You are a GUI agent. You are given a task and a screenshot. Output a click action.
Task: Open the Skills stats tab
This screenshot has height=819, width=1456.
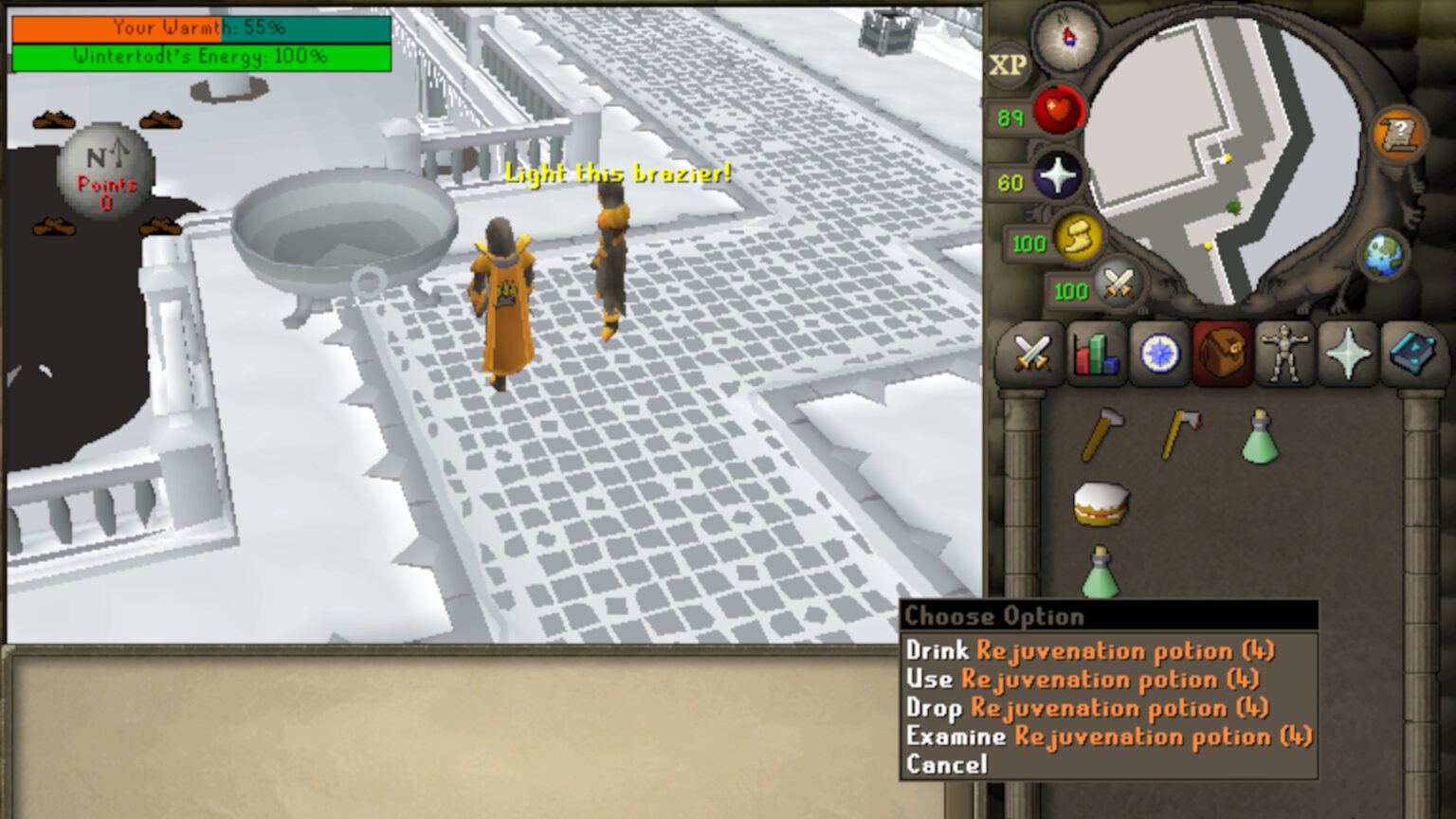pos(1095,355)
